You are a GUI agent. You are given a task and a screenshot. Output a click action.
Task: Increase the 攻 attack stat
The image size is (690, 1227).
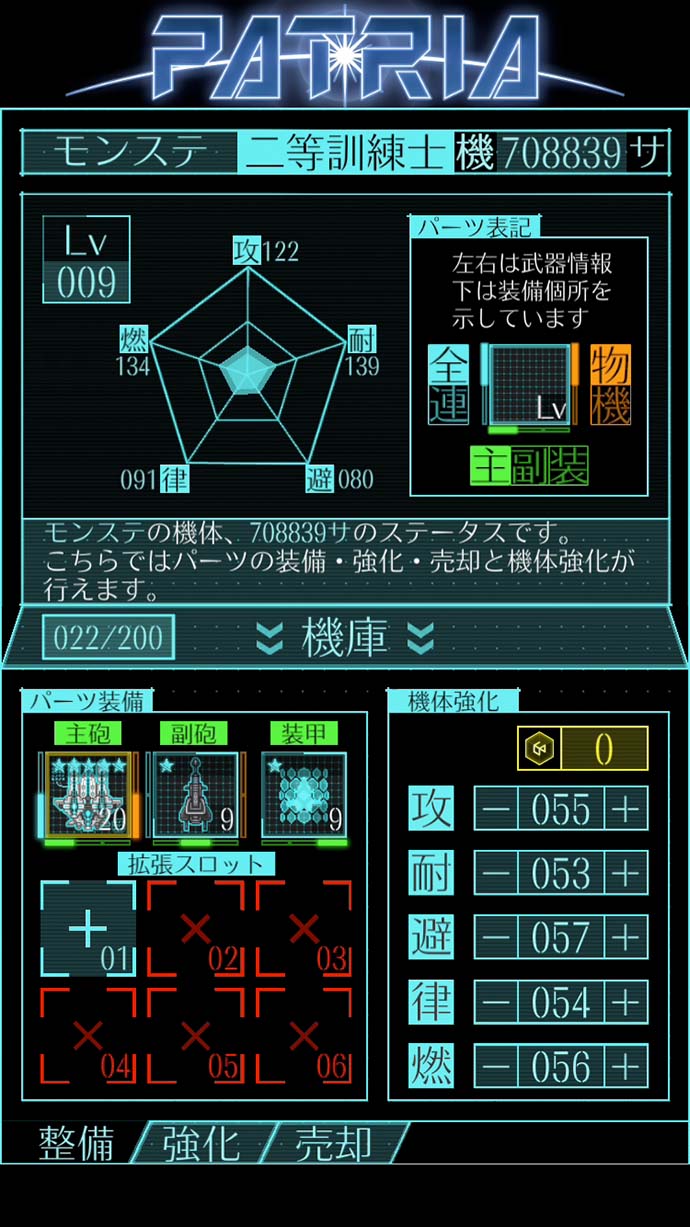tap(626, 809)
